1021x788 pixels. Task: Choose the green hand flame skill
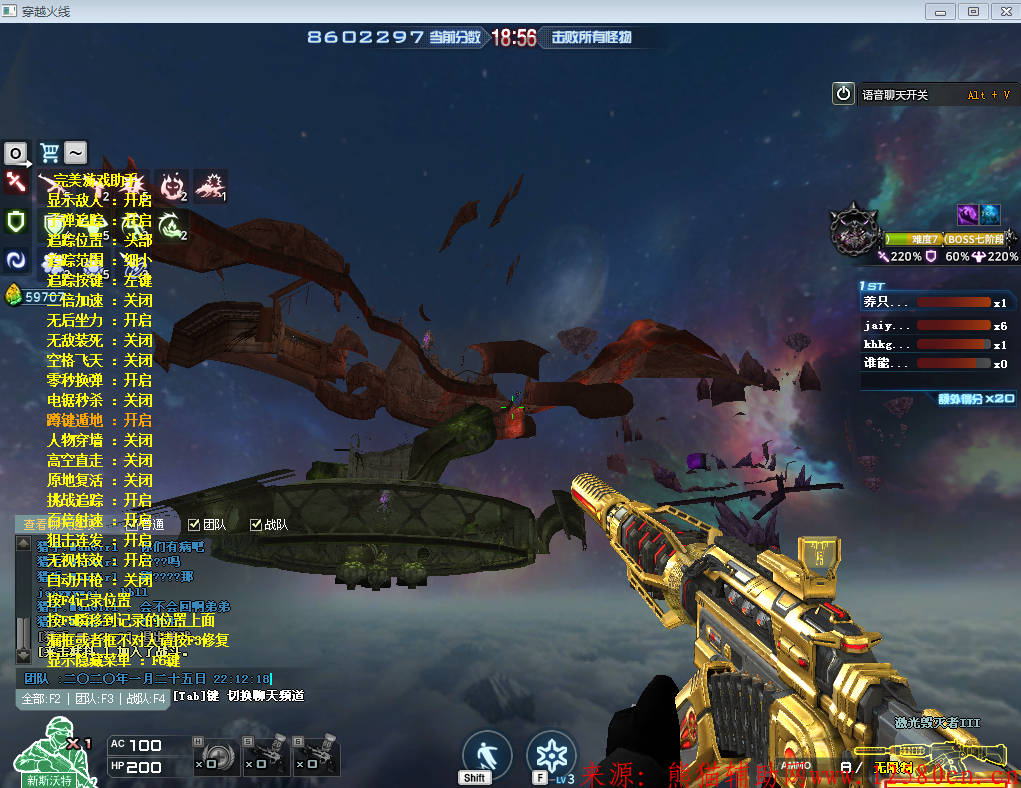click(171, 224)
